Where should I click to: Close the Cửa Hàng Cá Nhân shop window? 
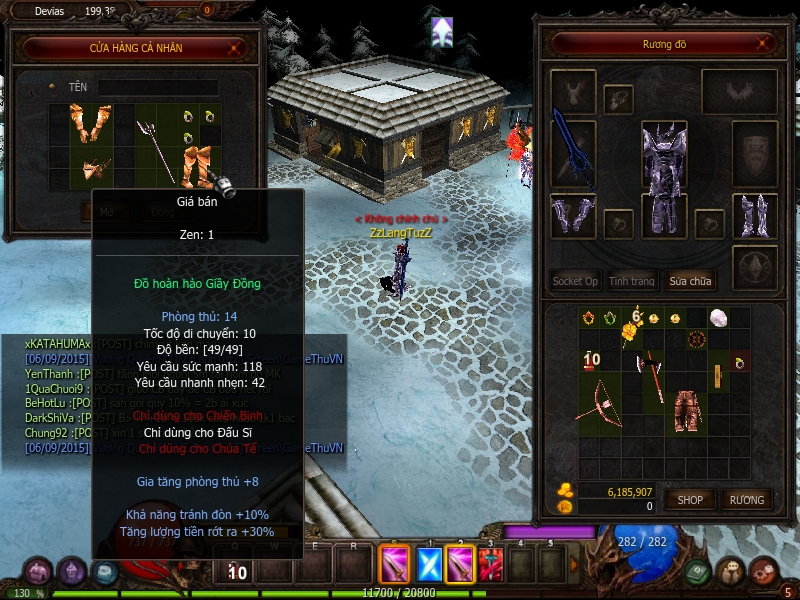(x=235, y=47)
